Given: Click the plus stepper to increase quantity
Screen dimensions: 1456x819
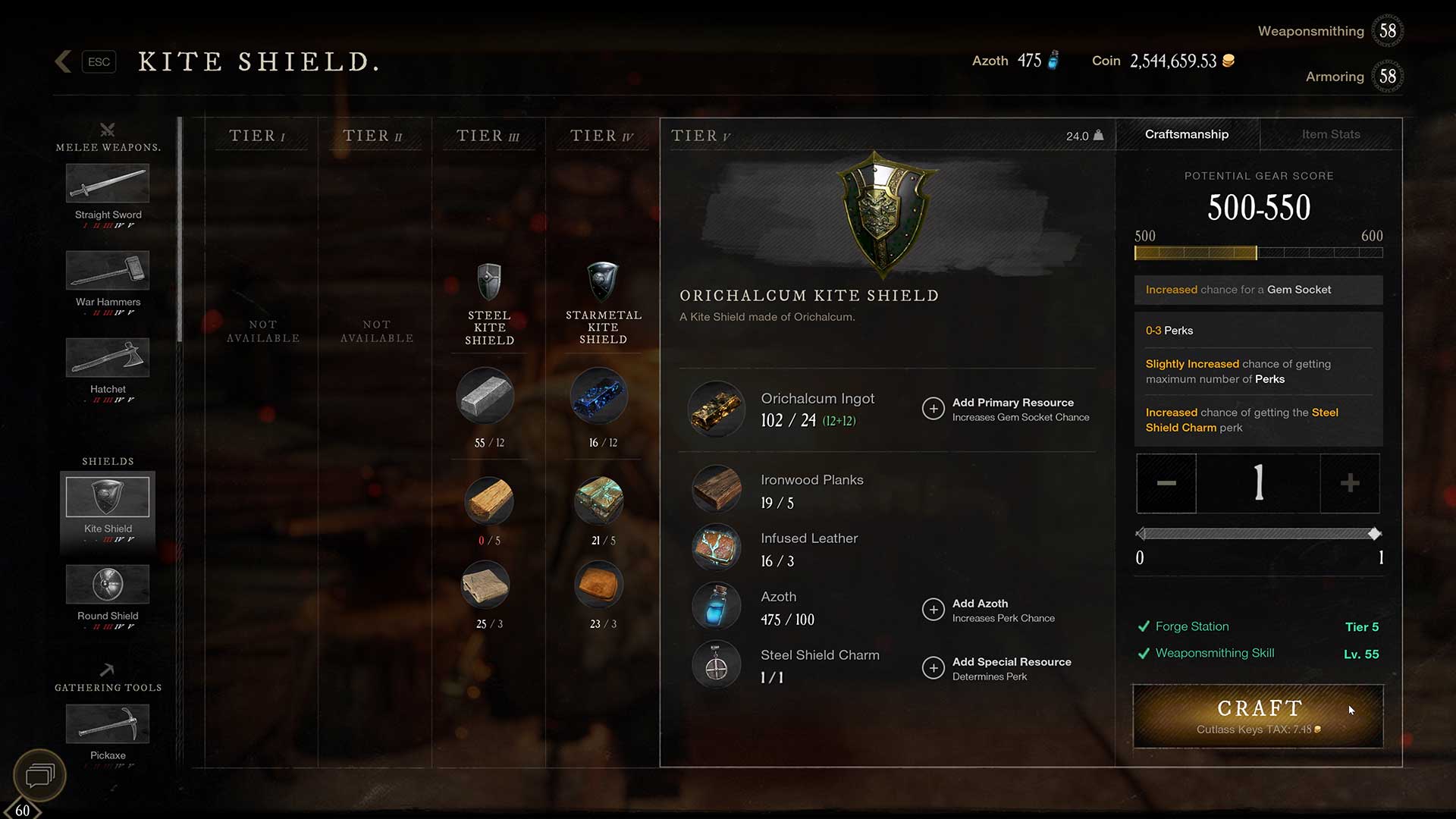Looking at the screenshot, I should click(x=1350, y=484).
